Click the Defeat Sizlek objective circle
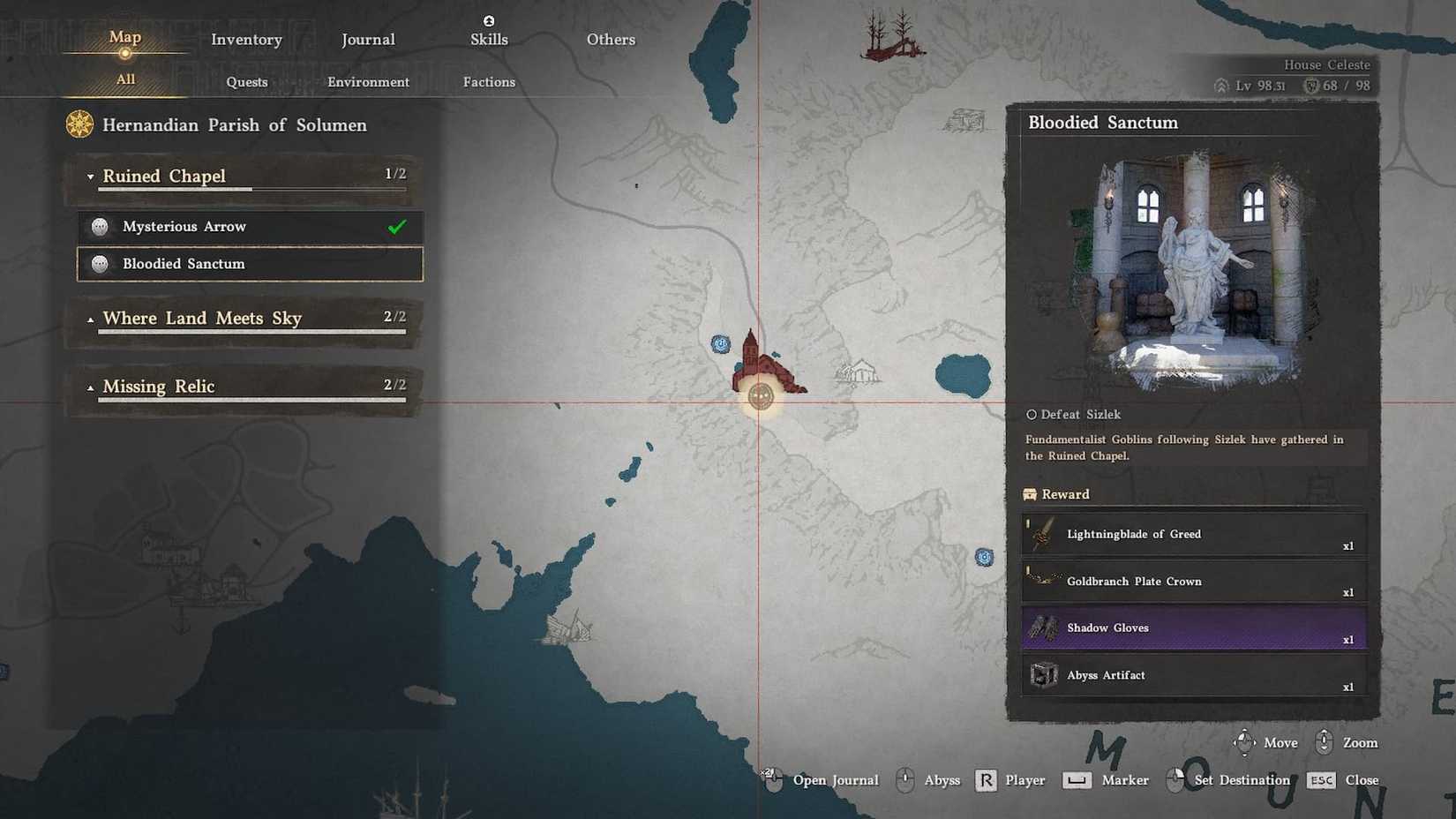 (x=1030, y=414)
